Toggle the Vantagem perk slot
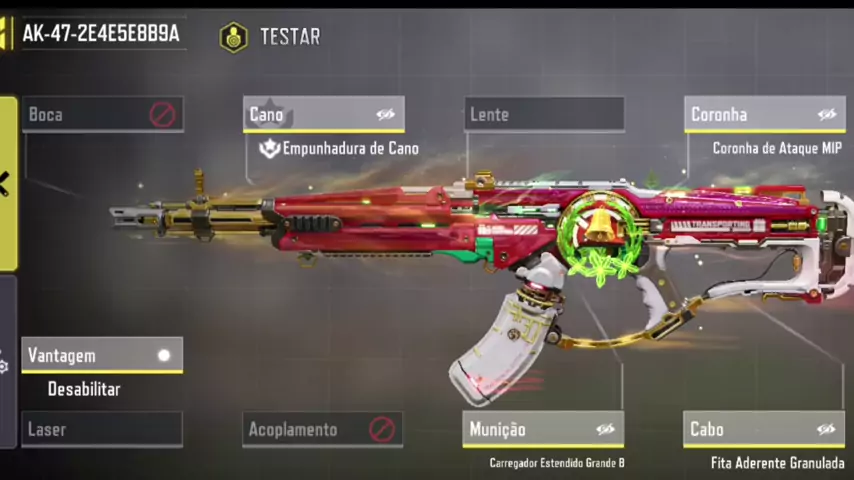 click(102, 355)
